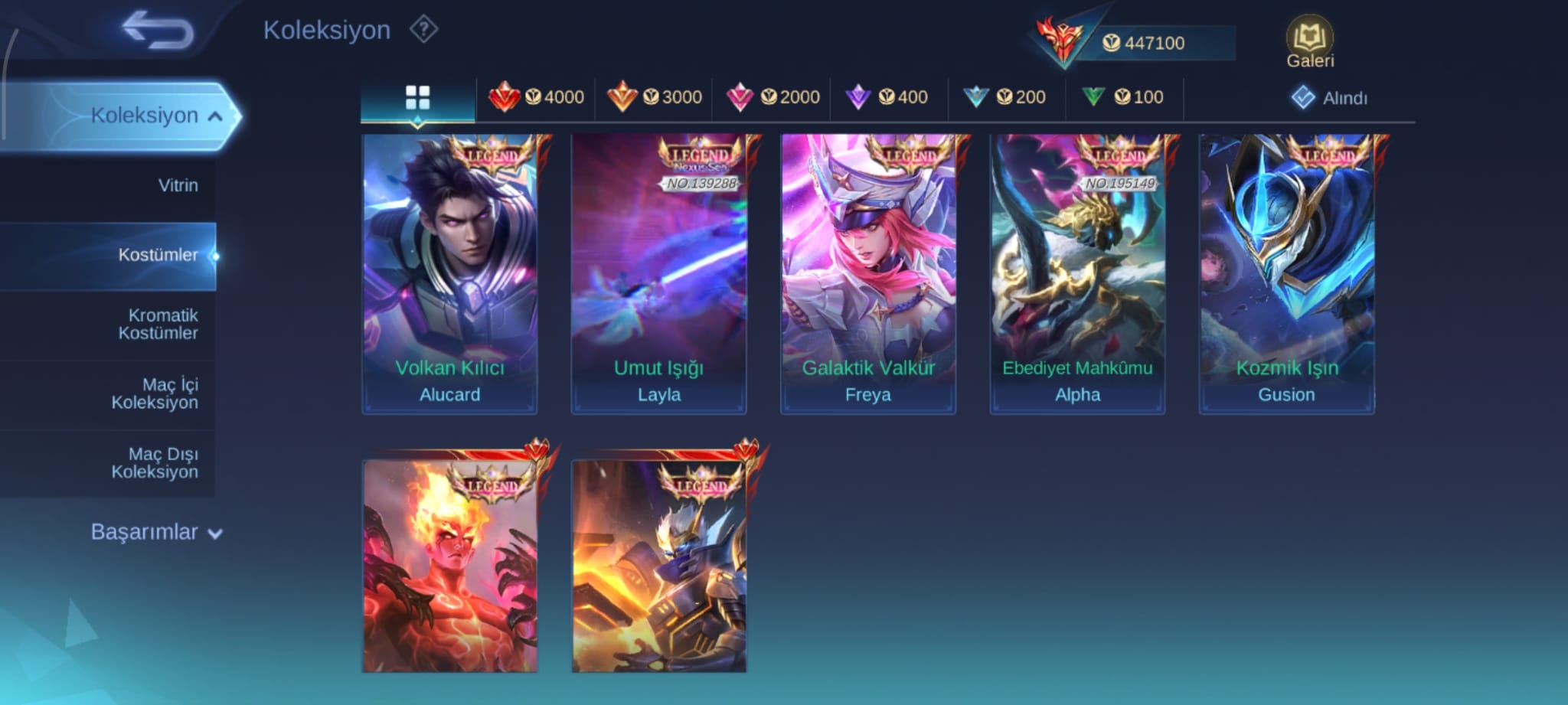Viewport: 1568px width, 705px height.
Task: Select the all-skins grid filter tab
Action: 417,98
